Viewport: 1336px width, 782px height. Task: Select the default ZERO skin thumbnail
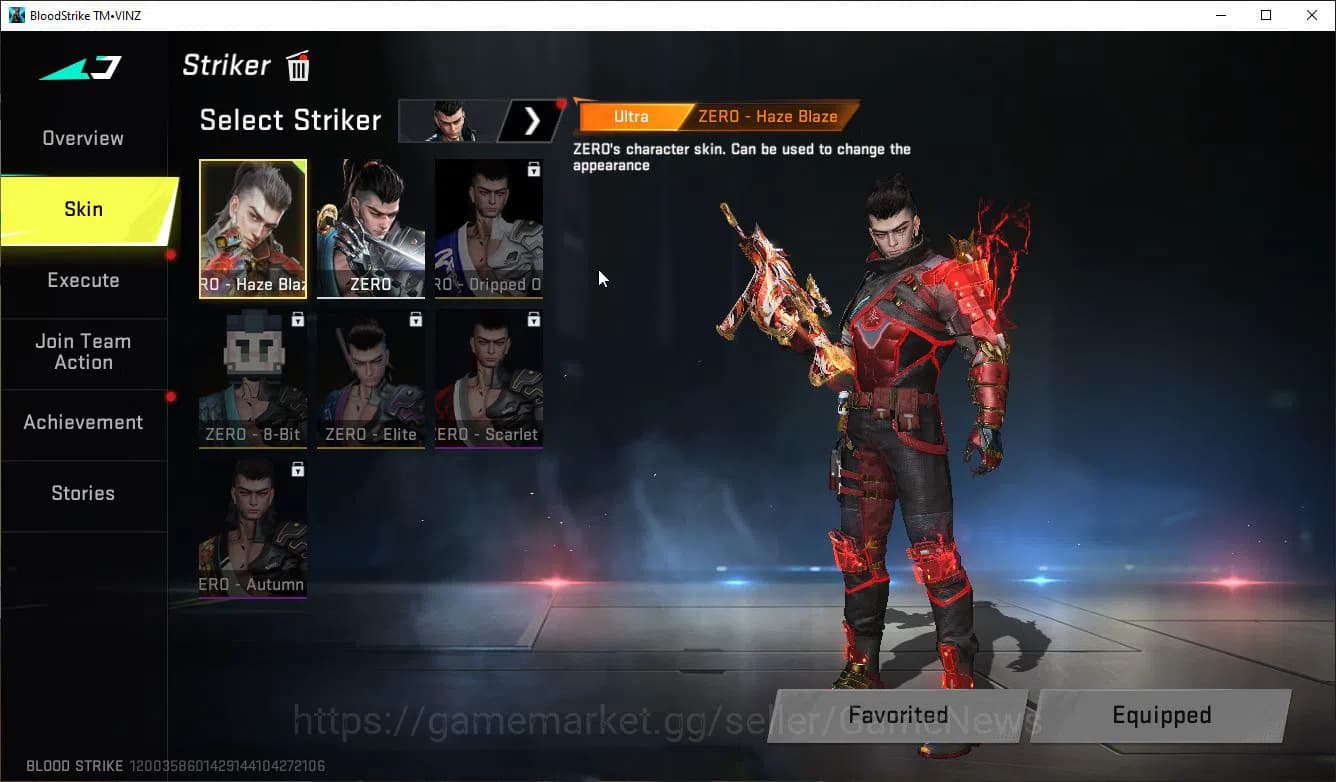point(370,229)
